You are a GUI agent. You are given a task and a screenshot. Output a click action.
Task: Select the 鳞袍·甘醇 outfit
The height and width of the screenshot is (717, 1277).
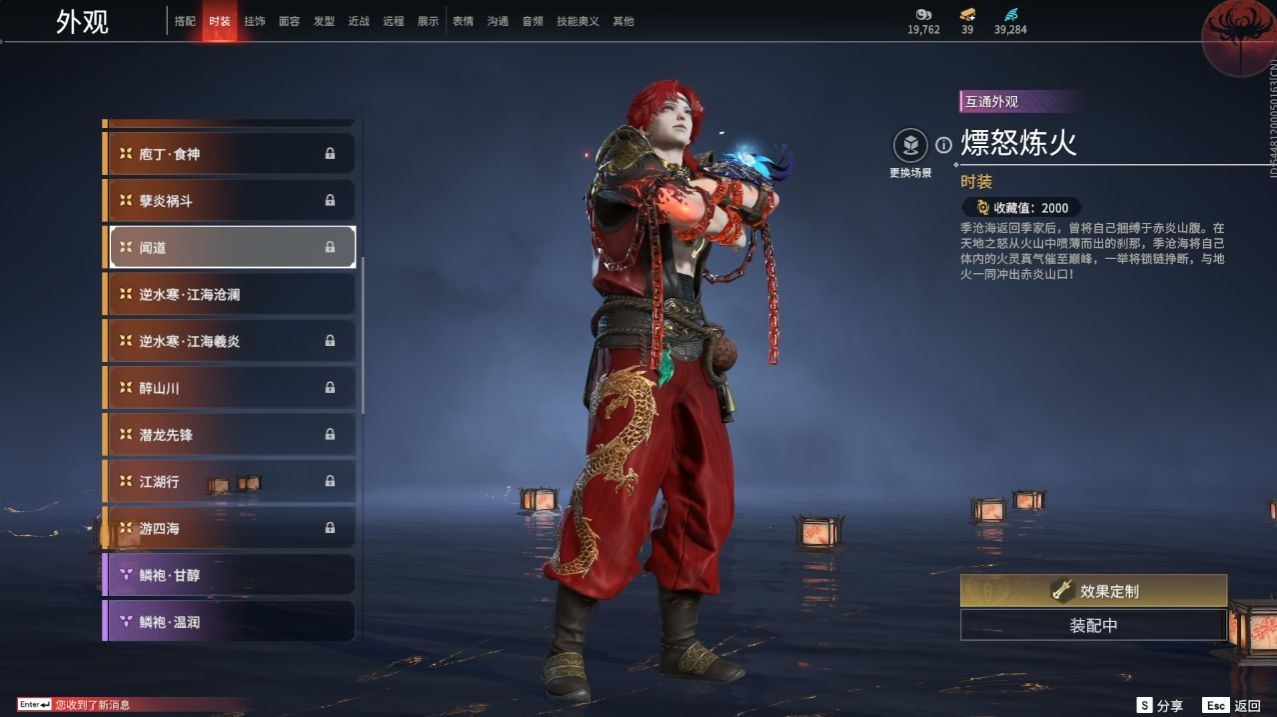[230, 575]
